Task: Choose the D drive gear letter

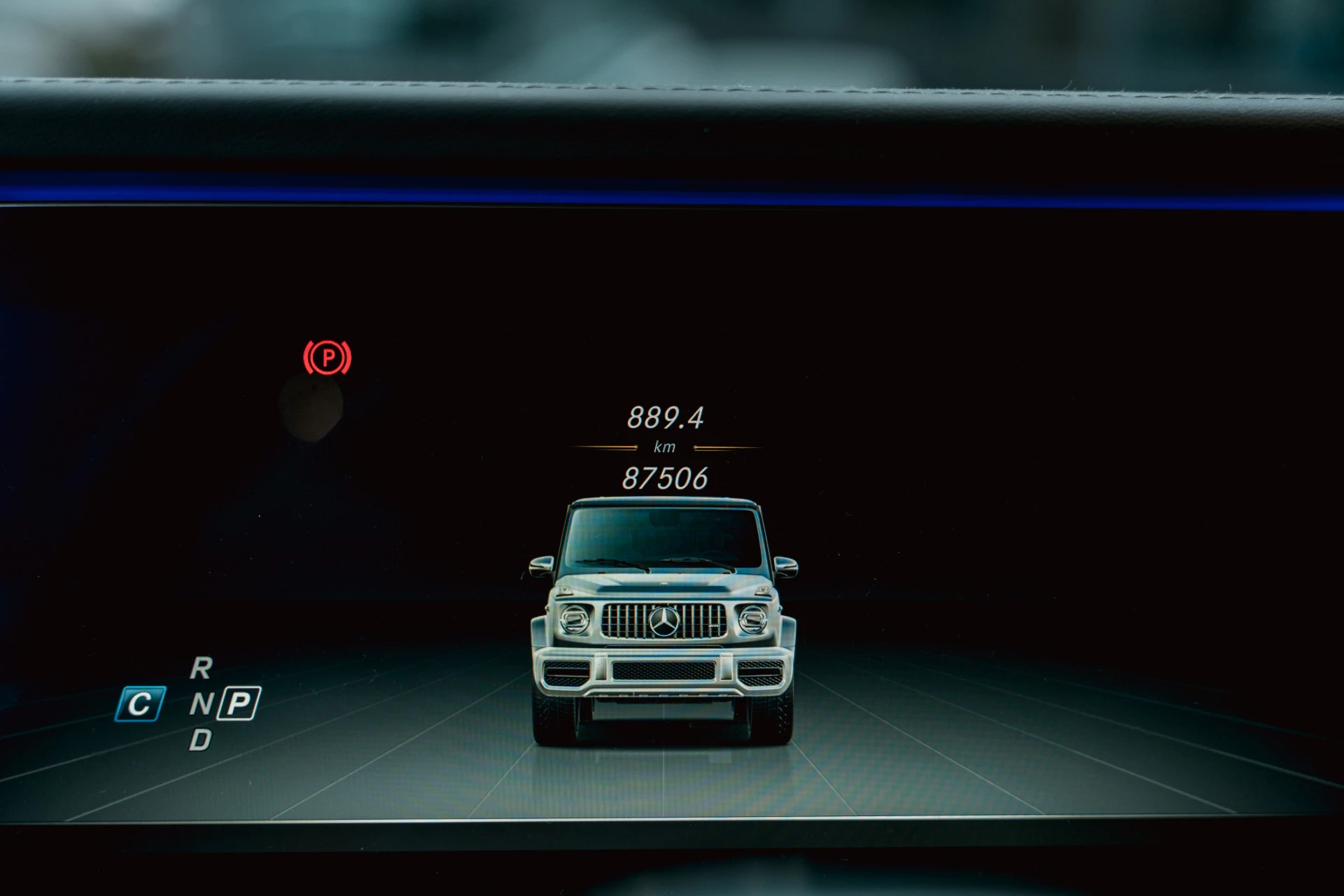Action: tap(200, 740)
